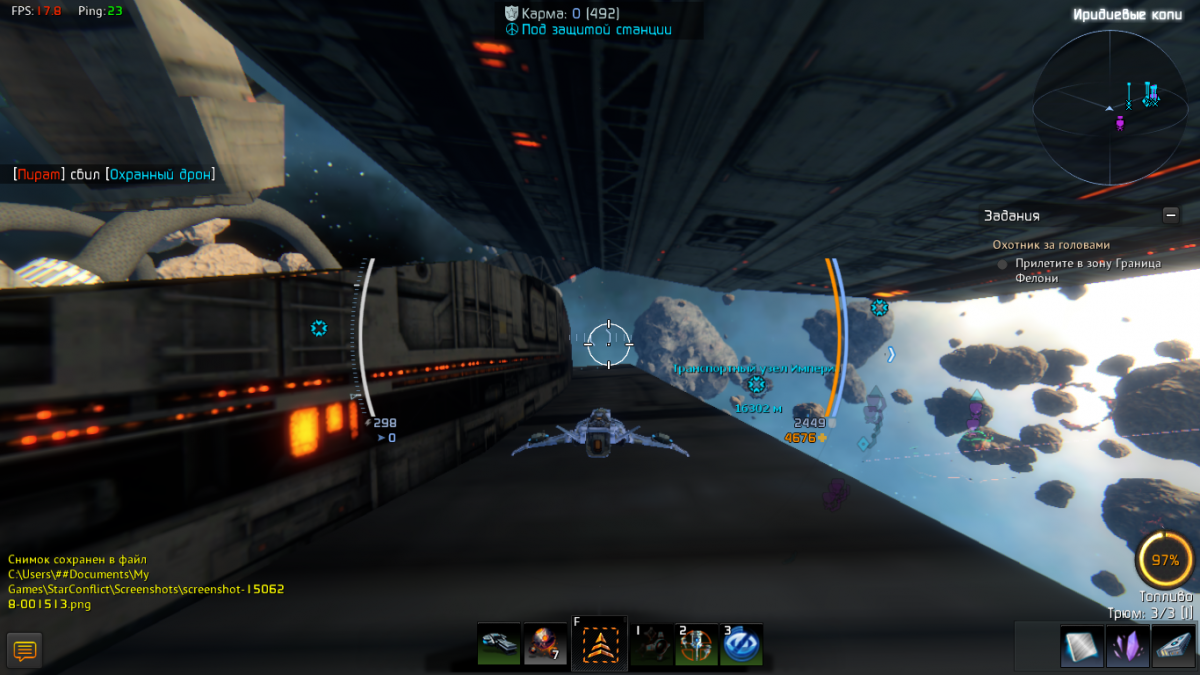Screen dimensions: 1200x675
Task: Select the Охотник за головами quest
Action: coord(1051,245)
